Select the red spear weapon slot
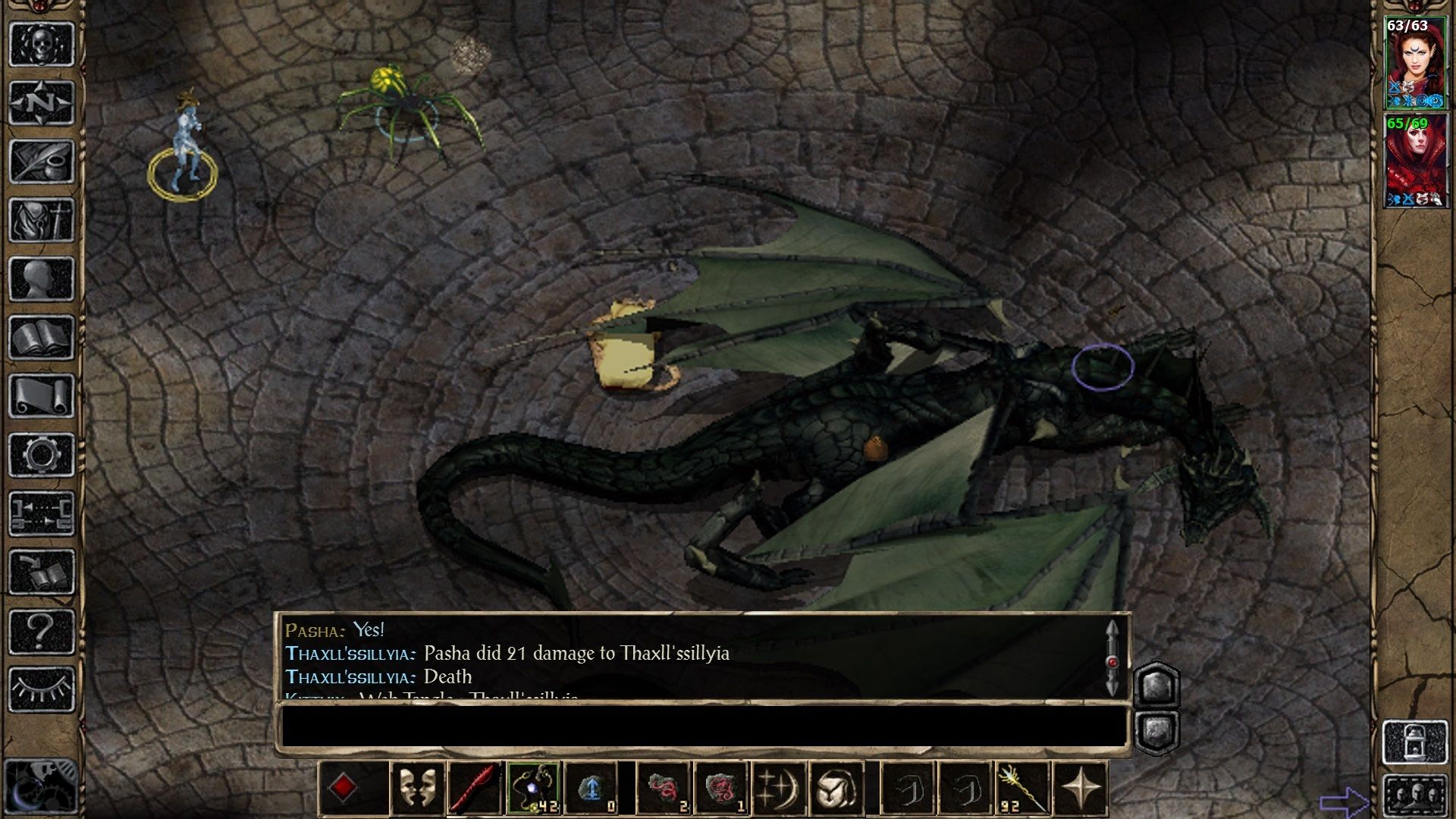The height and width of the screenshot is (819, 1456). 475,789
